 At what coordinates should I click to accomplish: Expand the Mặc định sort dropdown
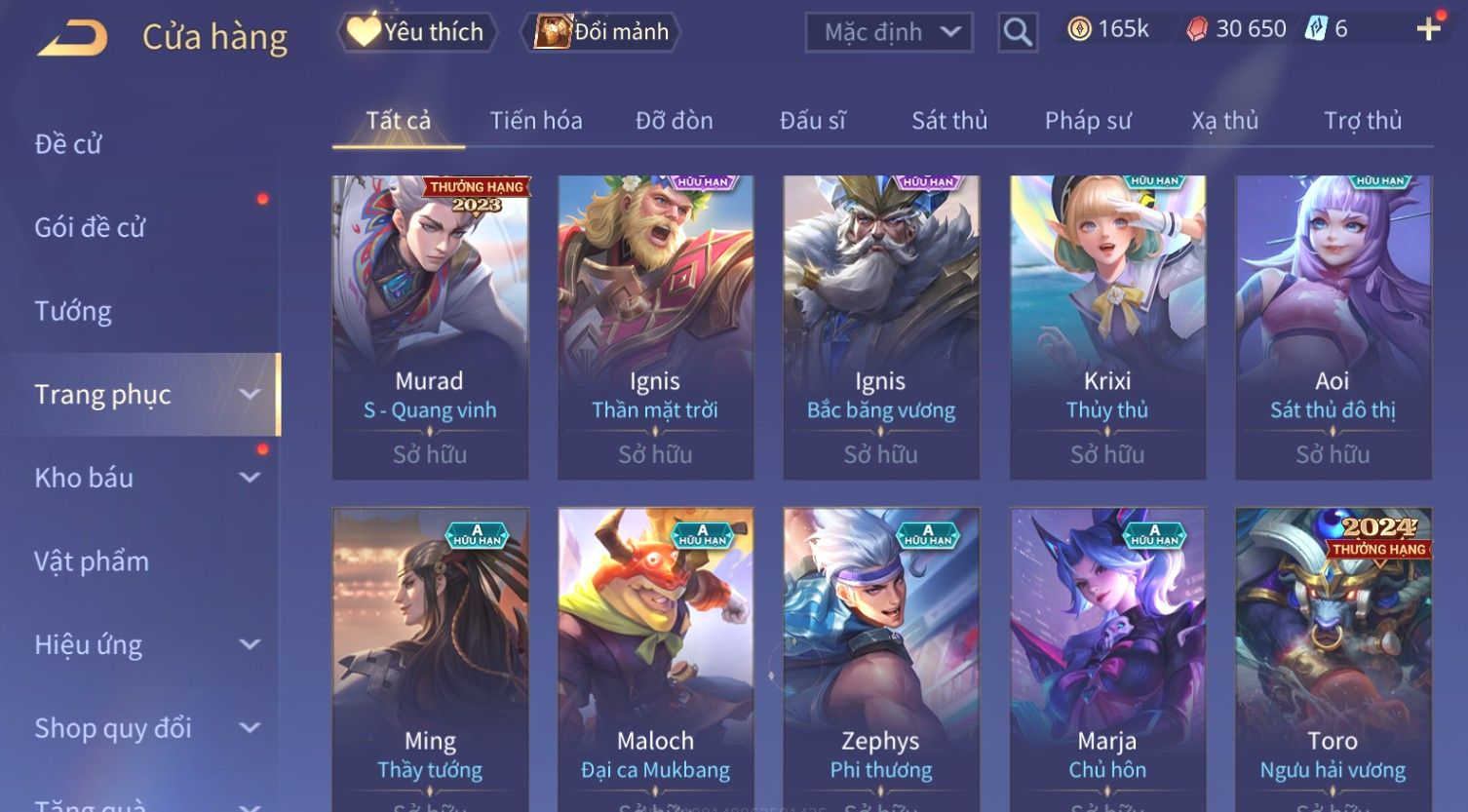click(889, 32)
